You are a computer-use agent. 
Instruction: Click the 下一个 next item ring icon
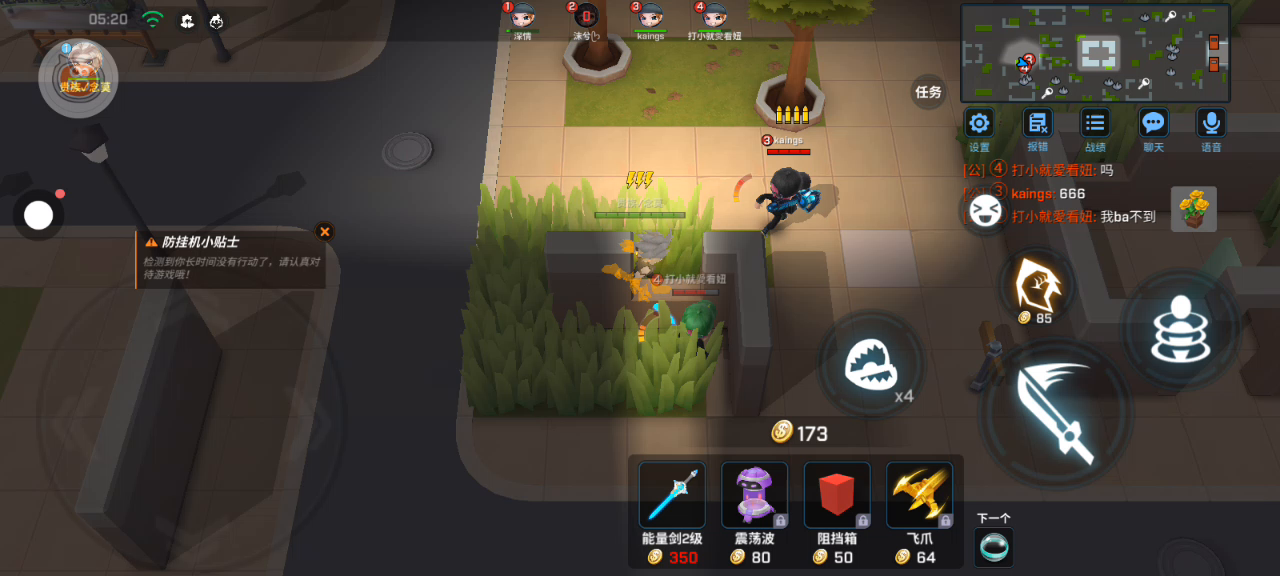(993, 547)
